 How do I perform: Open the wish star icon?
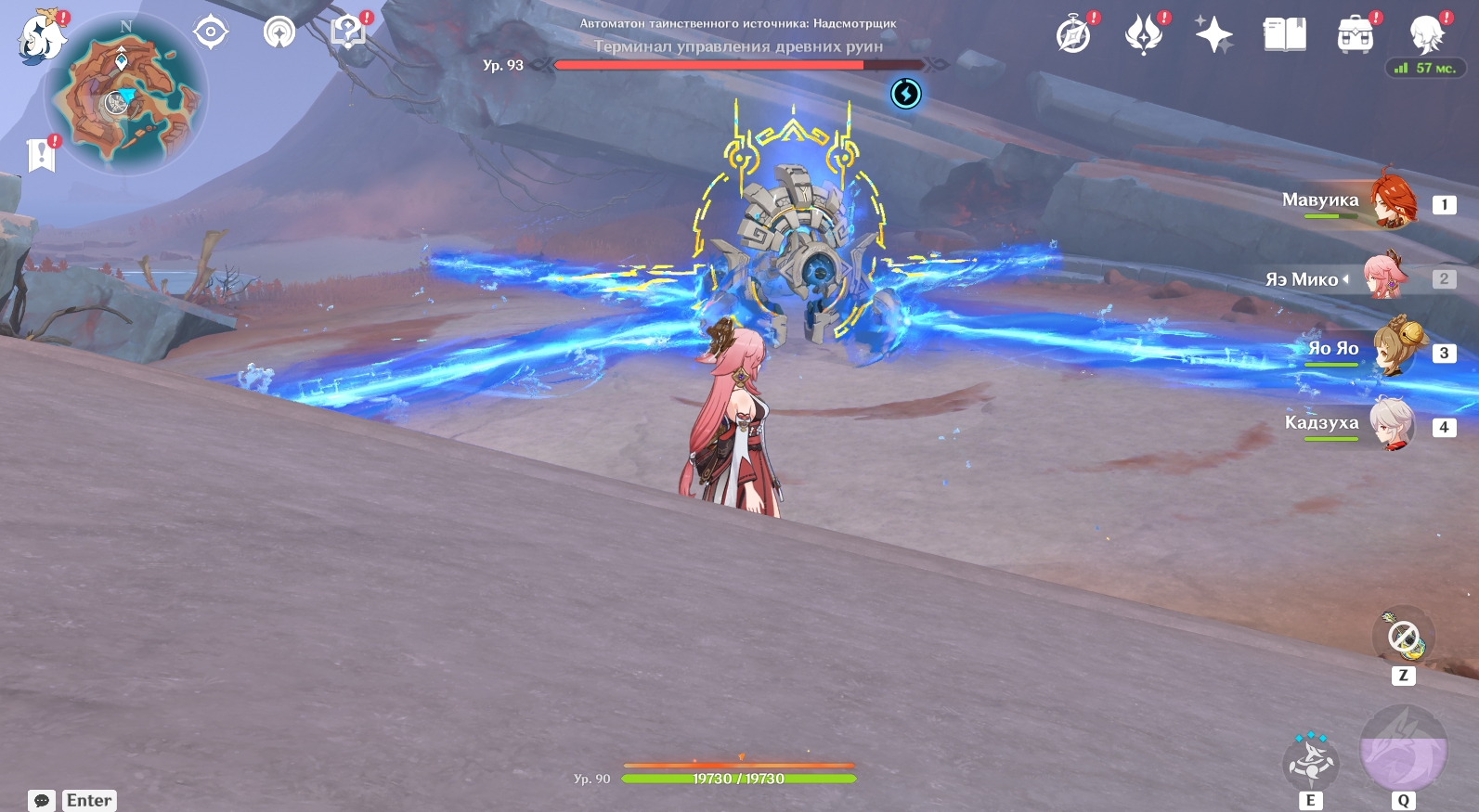point(1213,35)
